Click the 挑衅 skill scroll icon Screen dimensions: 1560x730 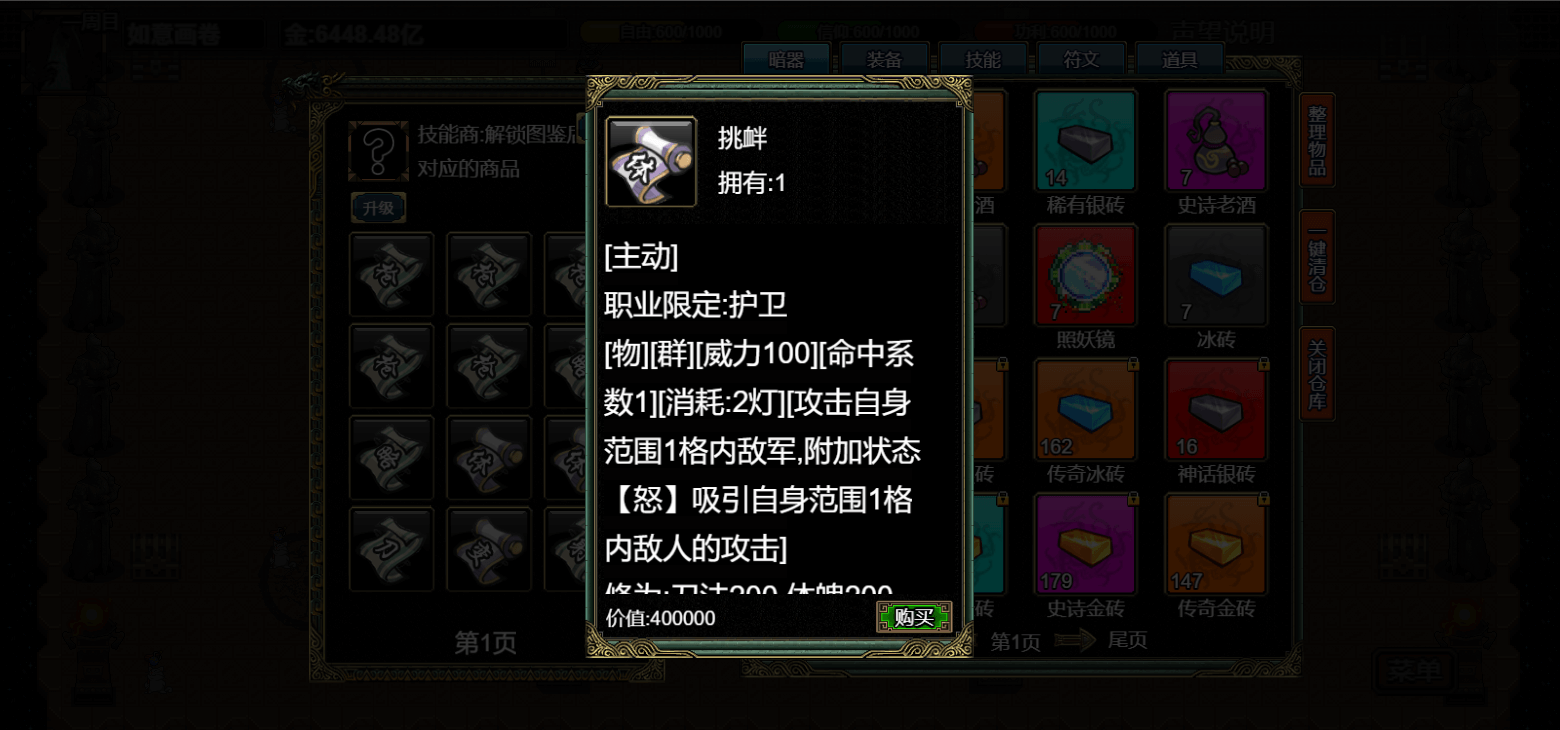click(x=650, y=162)
